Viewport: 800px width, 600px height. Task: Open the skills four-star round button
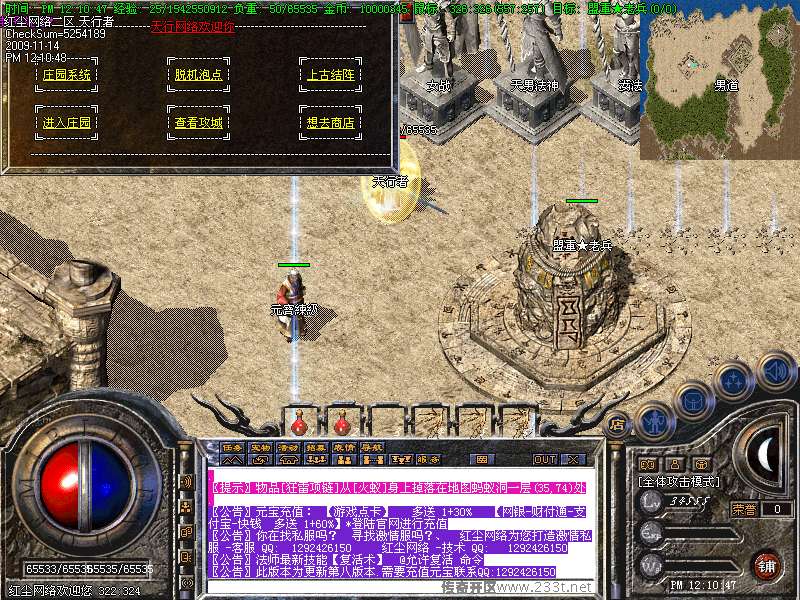[735, 381]
